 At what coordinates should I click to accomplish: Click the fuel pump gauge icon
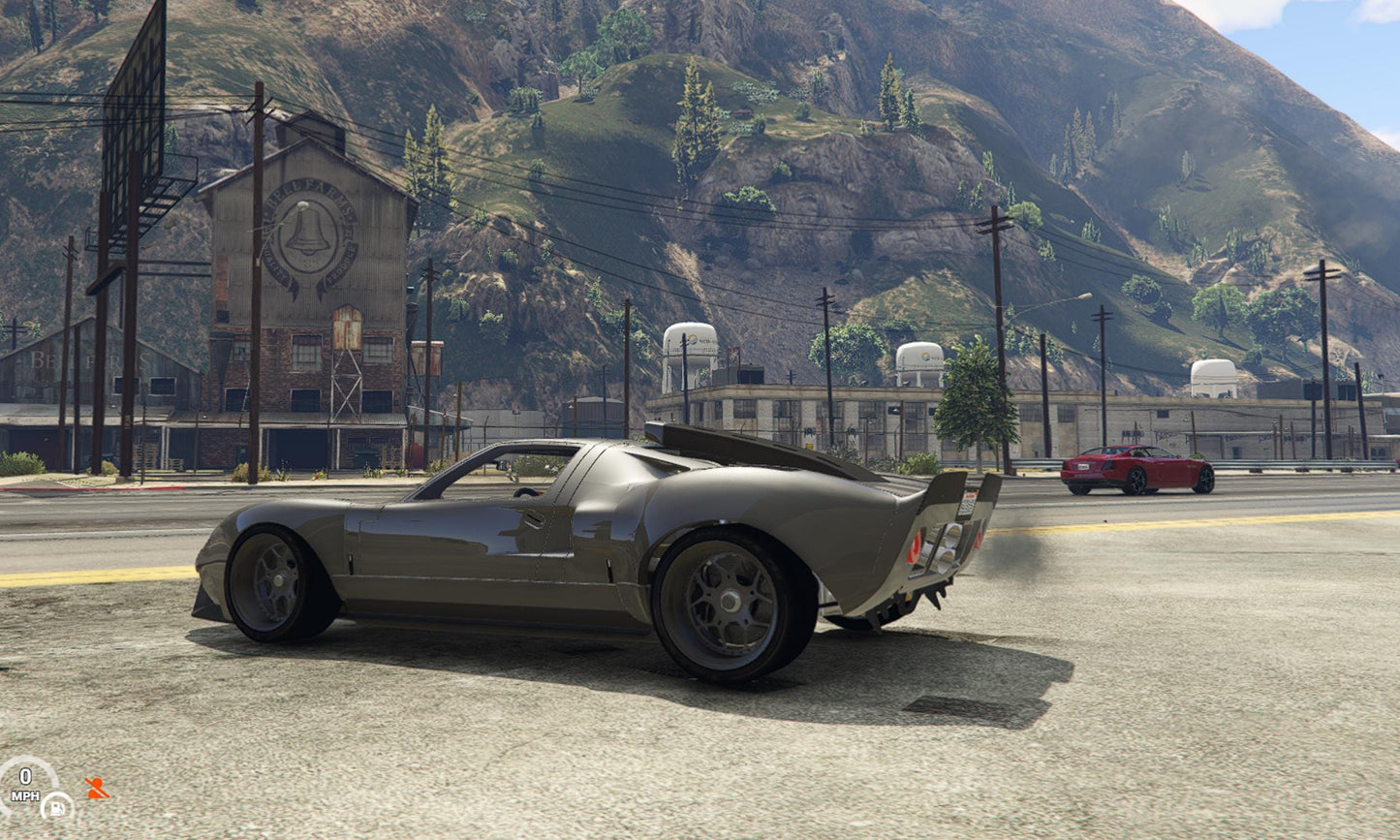point(56,806)
